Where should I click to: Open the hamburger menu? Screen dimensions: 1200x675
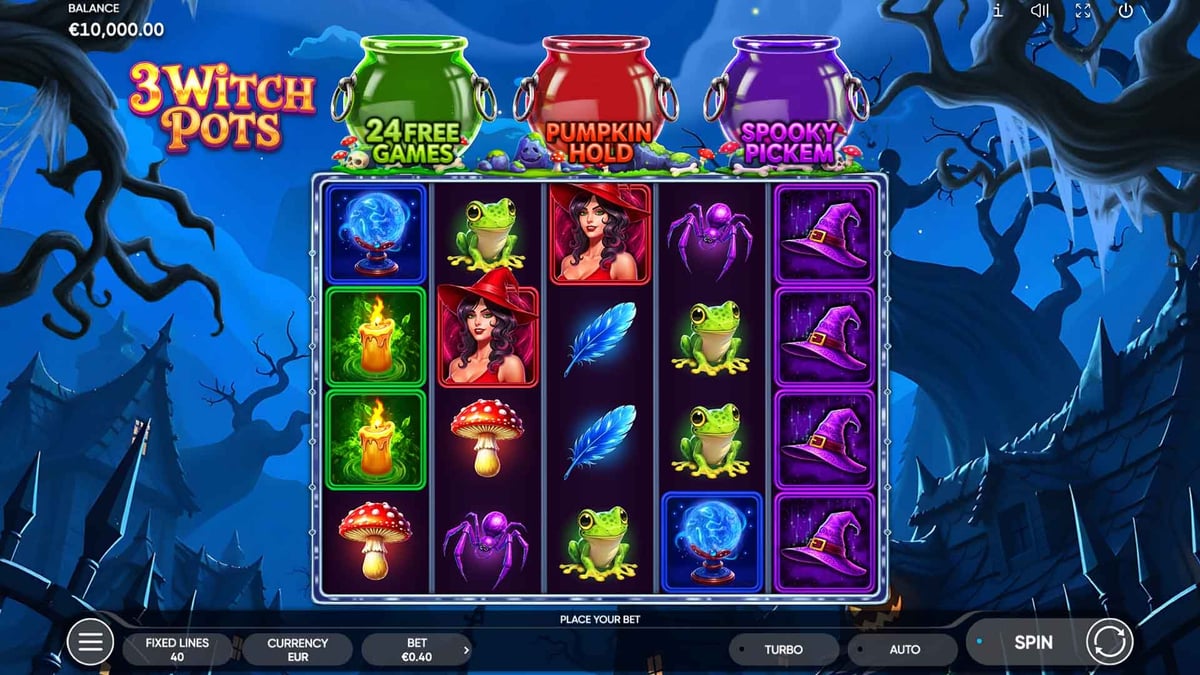pos(90,642)
